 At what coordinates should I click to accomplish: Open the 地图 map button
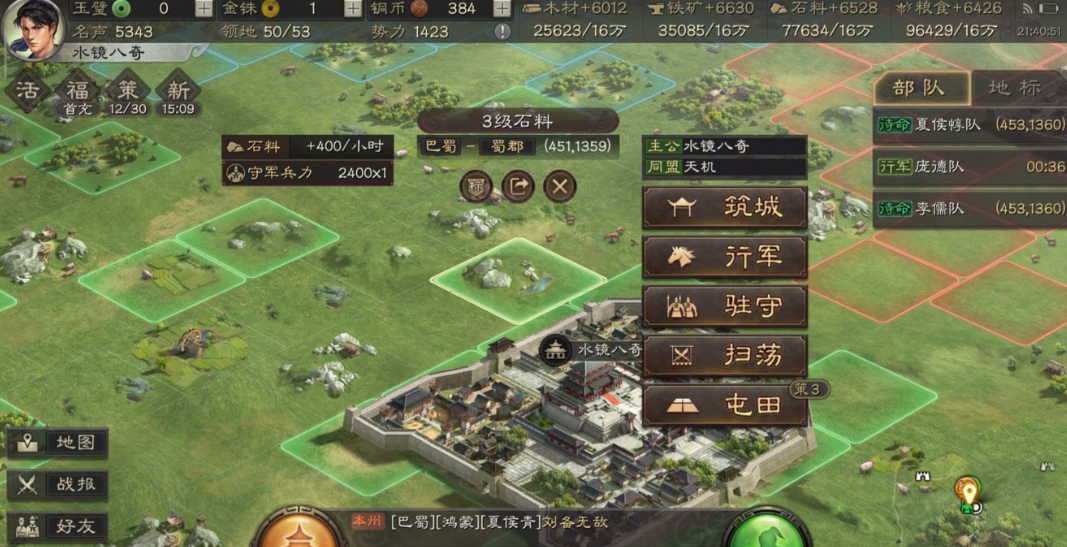(x=58, y=442)
